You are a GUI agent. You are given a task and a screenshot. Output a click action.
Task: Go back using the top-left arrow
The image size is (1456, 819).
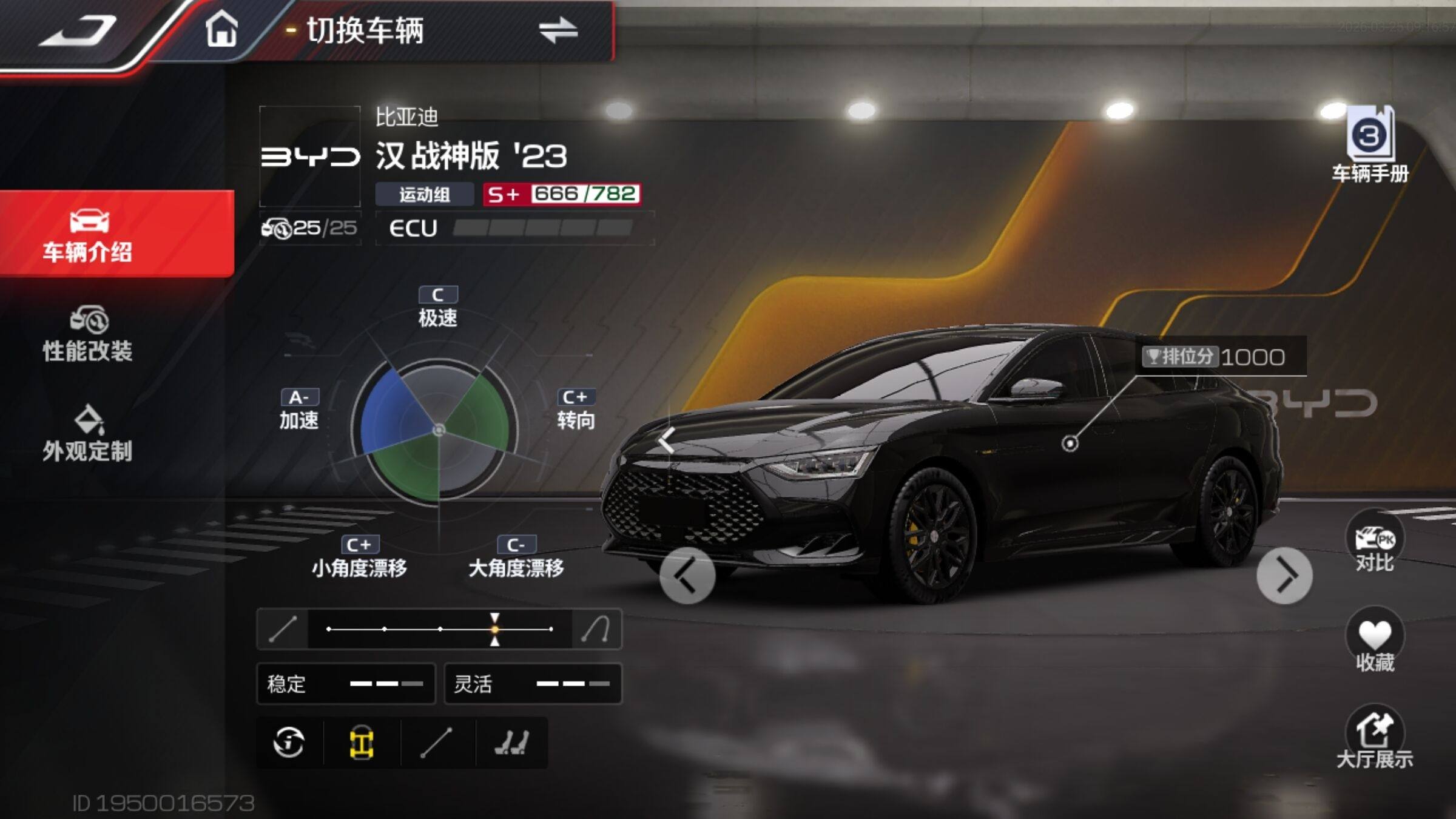(x=78, y=30)
